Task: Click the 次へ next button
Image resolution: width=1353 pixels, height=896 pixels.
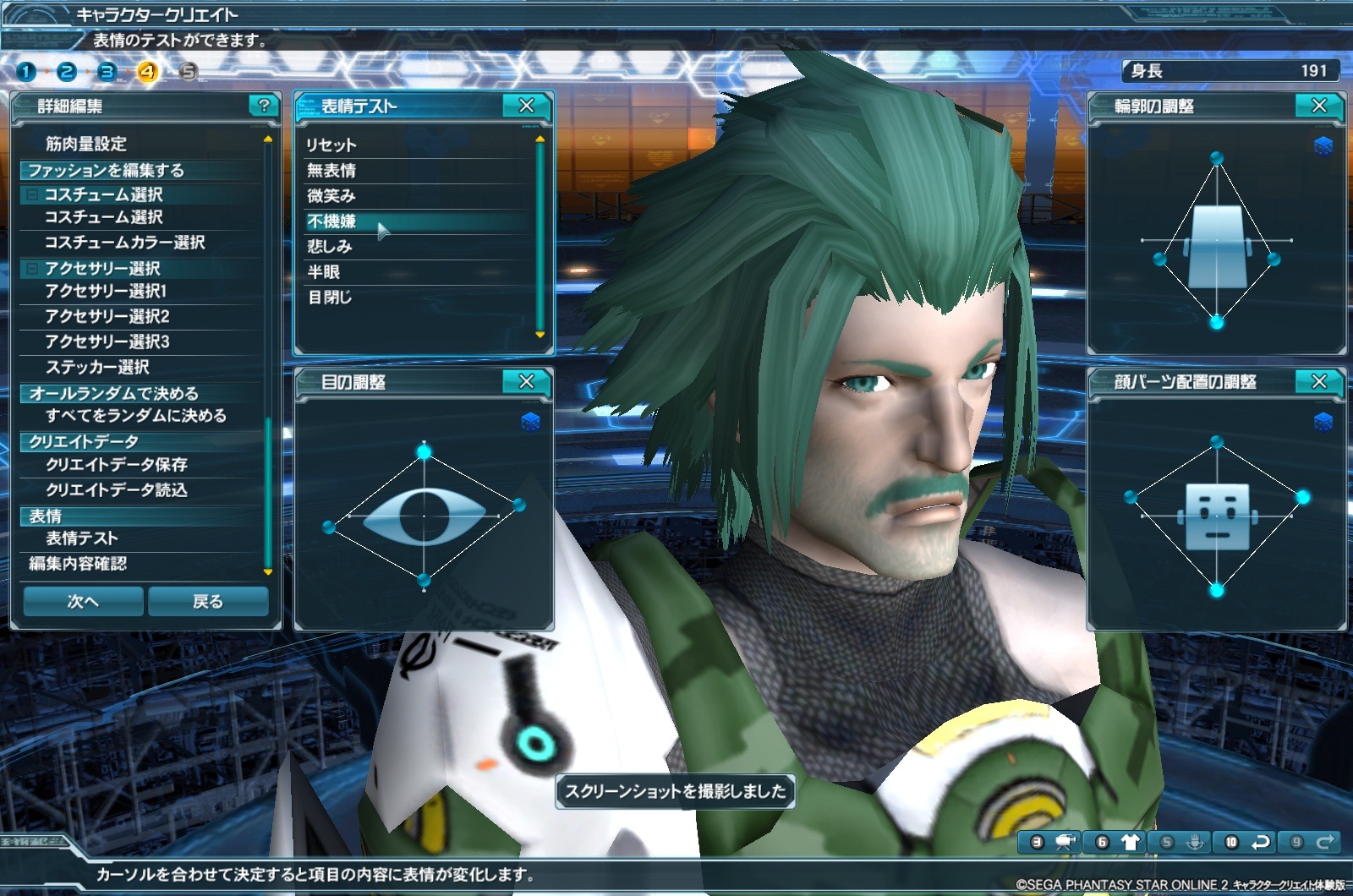Action: pos(83,601)
